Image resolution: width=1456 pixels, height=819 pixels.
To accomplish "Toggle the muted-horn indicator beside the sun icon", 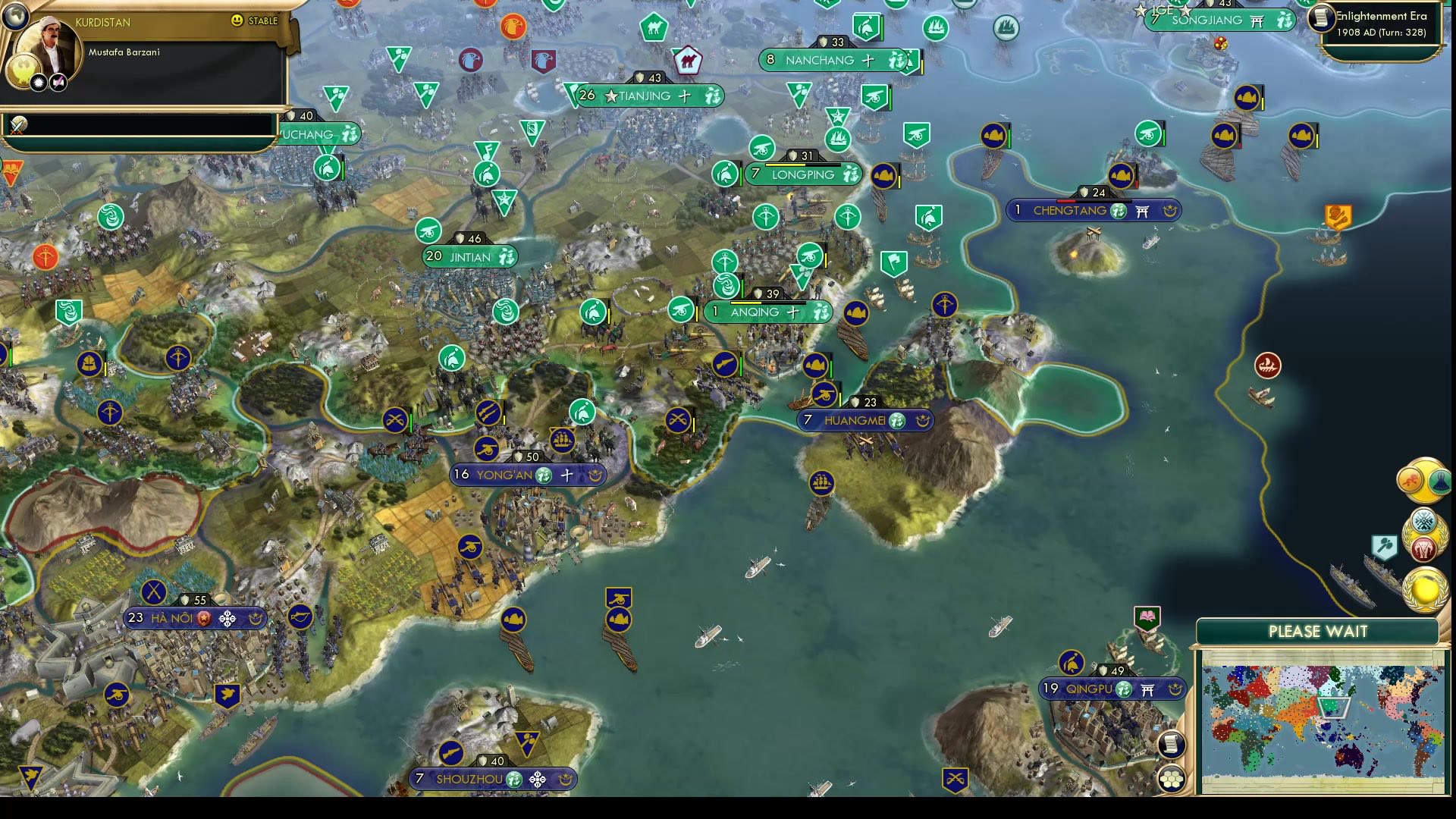I will (x=58, y=83).
